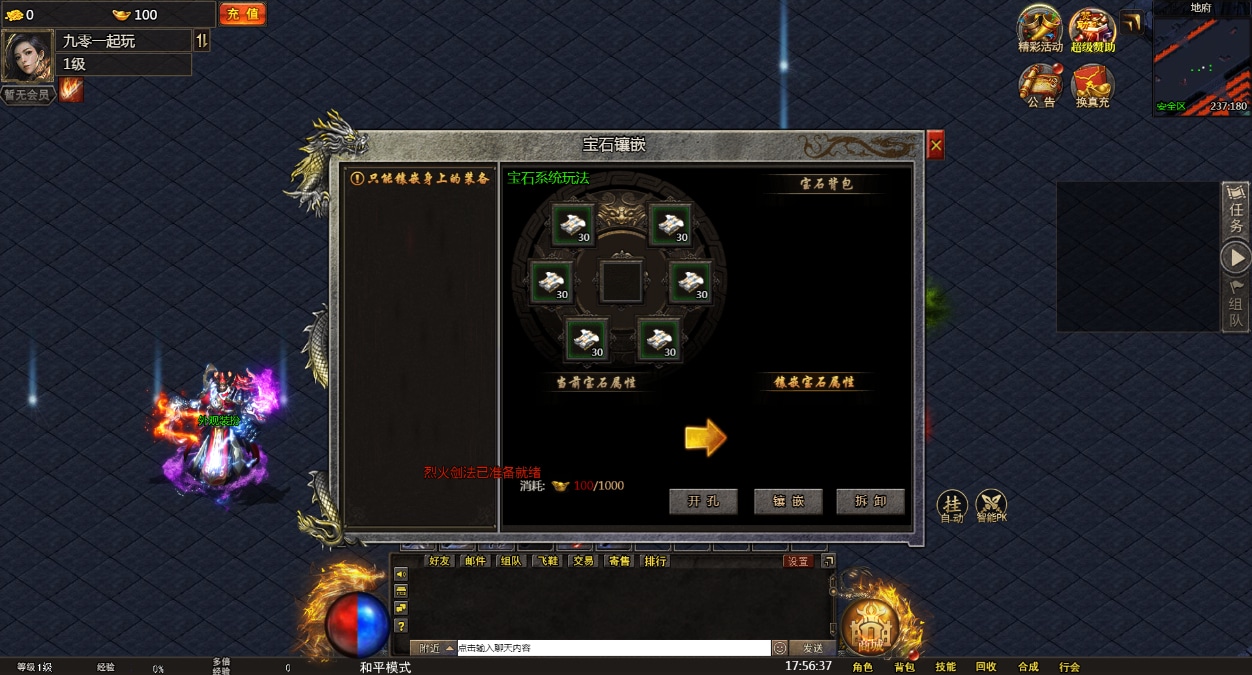Open the 背包 bag menu

click(x=904, y=667)
